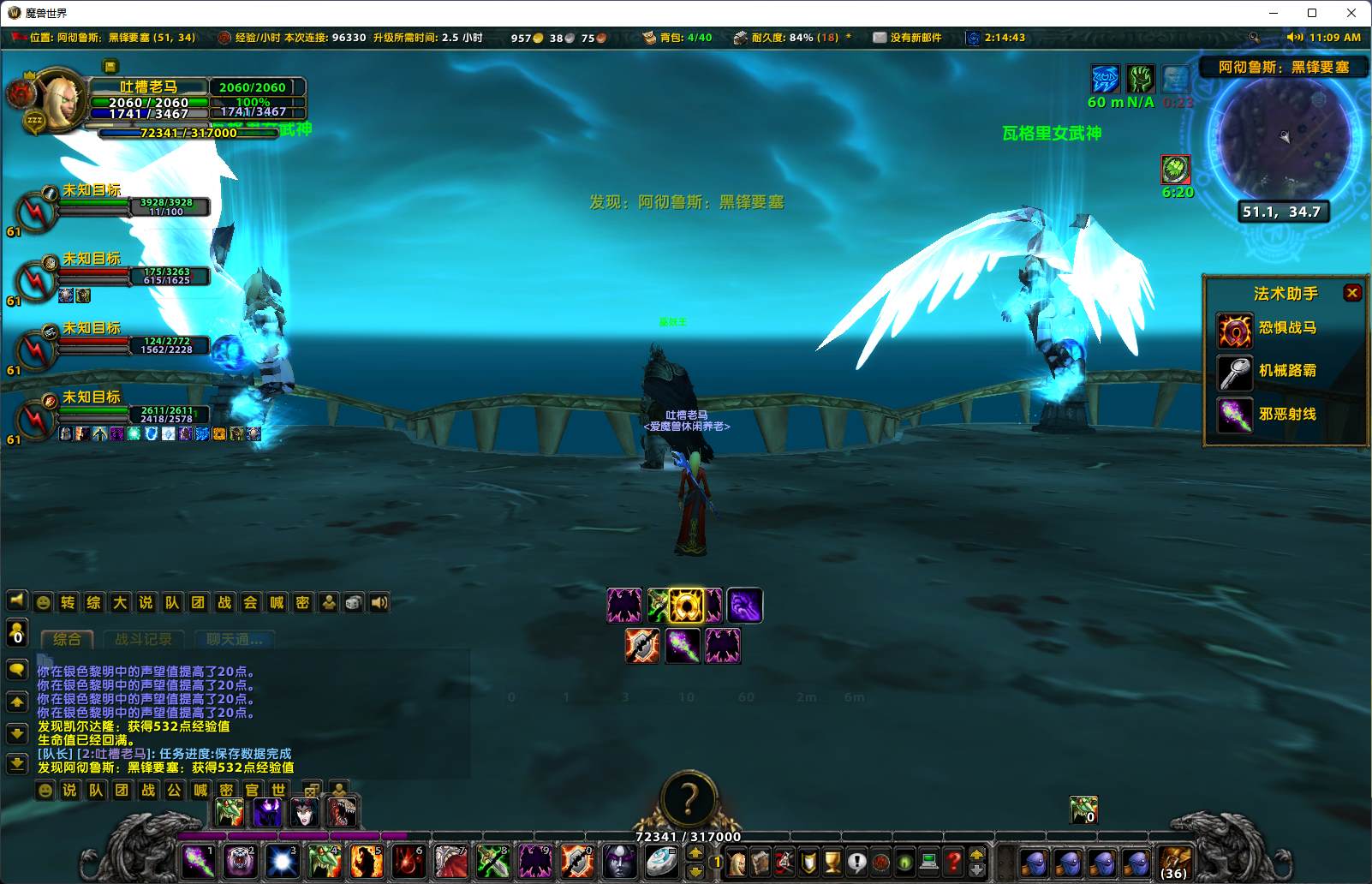The width and height of the screenshot is (1372, 884).
Task: Page the main action bar up
Action: [695, 852]
